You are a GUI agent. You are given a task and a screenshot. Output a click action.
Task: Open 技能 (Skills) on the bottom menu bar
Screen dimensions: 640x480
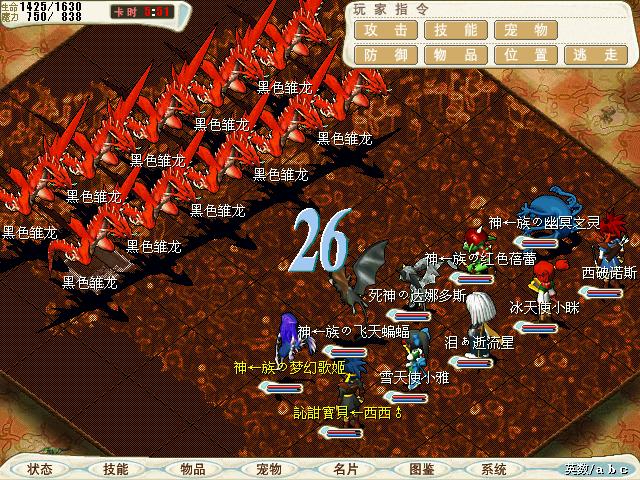[x=116, y=468]
